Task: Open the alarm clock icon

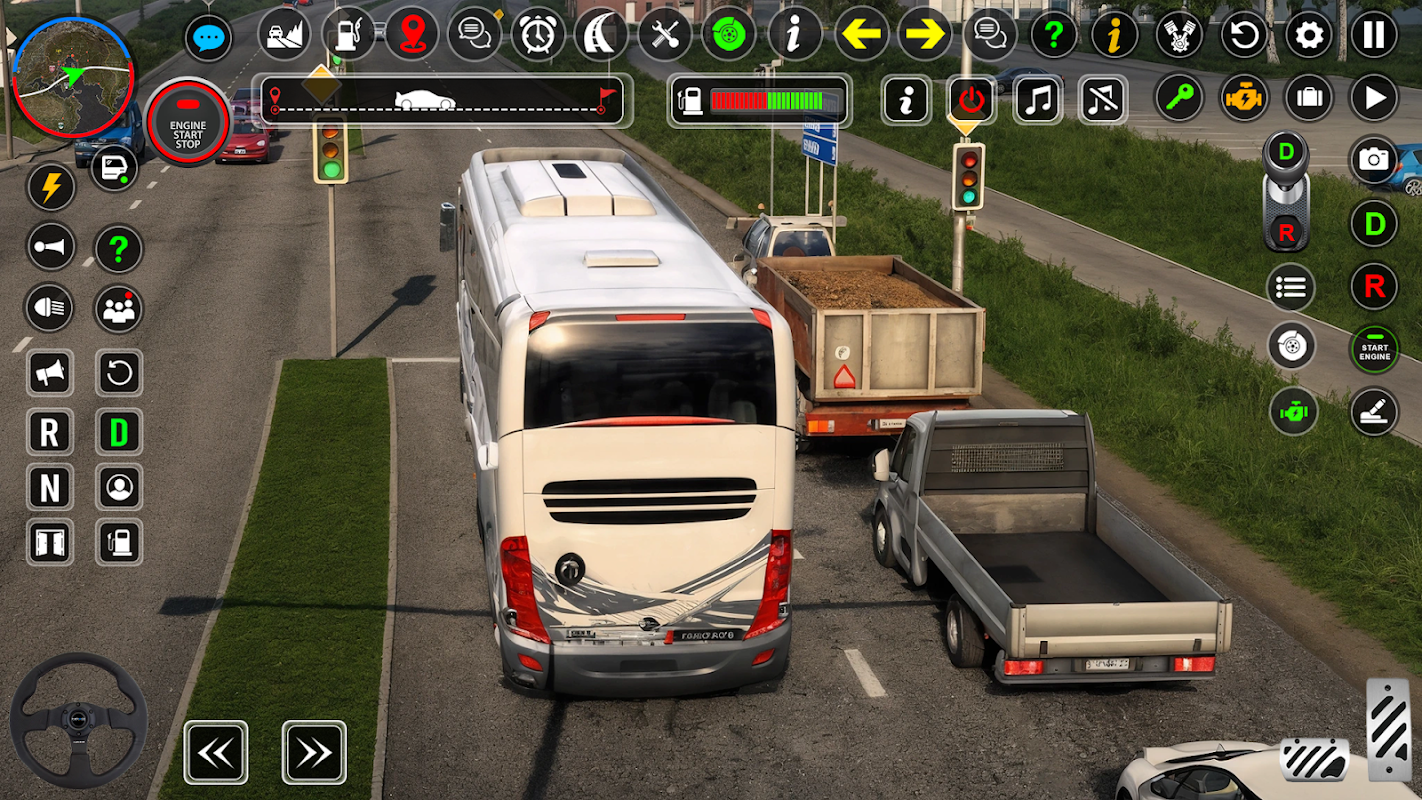Action: pos(538,35)
